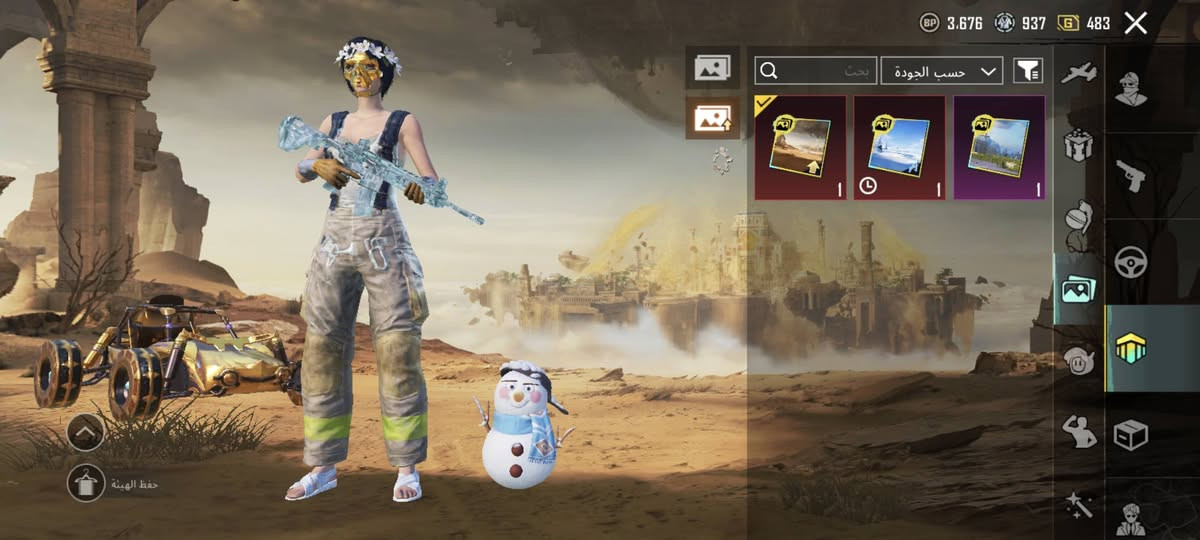1200x540 pixels.
Task: Close the inventory screen with the X
Action: point(1135,23)
